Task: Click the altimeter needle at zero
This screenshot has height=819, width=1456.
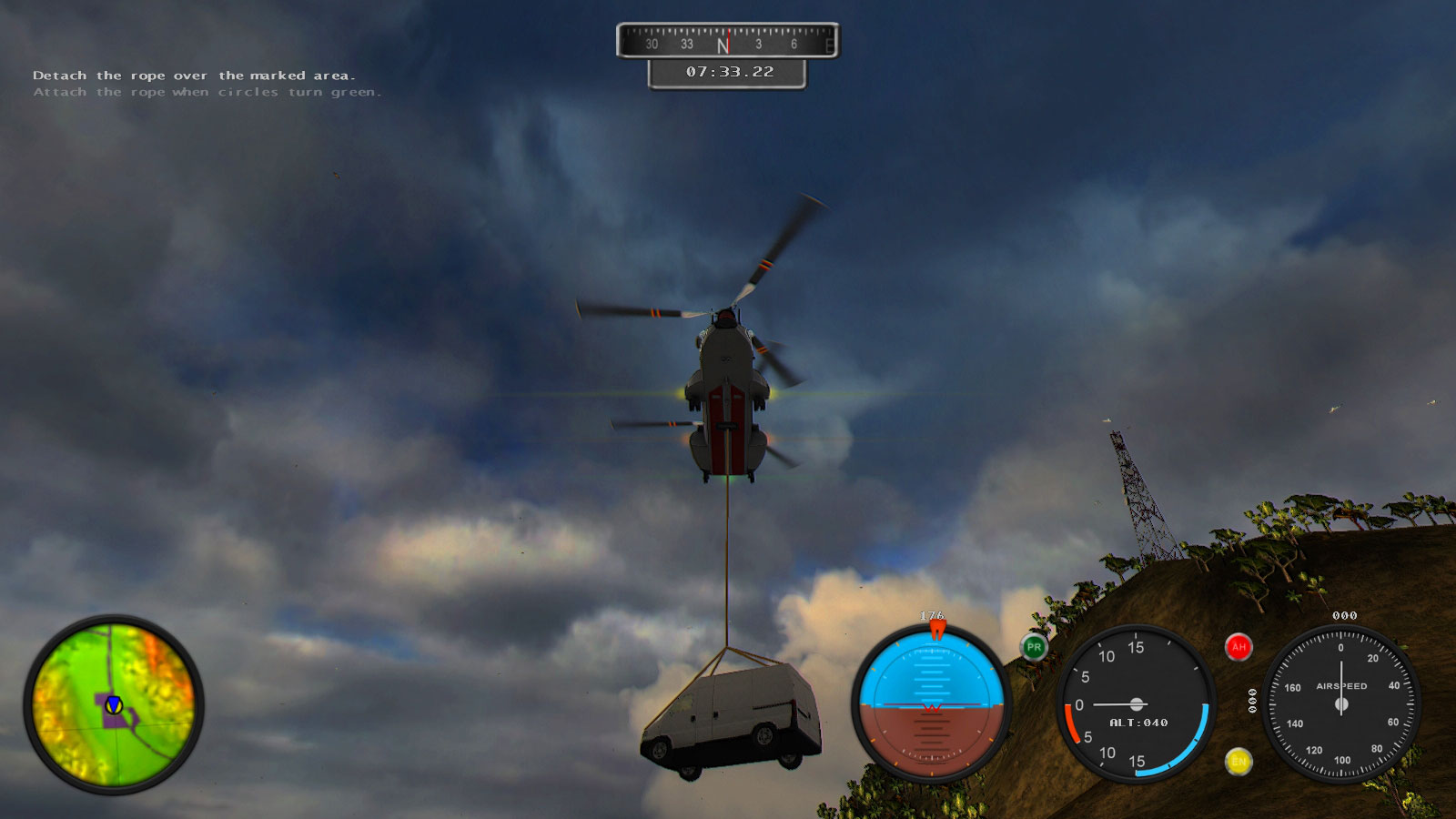Action: pyautogui.click(x=1110, y=703)
